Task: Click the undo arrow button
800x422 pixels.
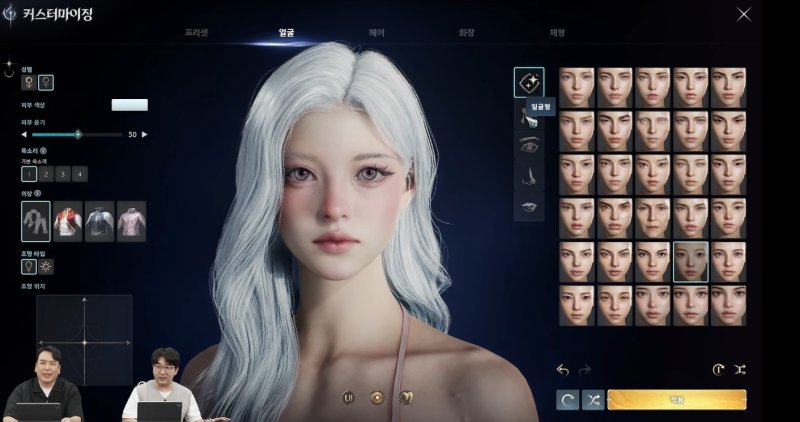Action: 563,370
